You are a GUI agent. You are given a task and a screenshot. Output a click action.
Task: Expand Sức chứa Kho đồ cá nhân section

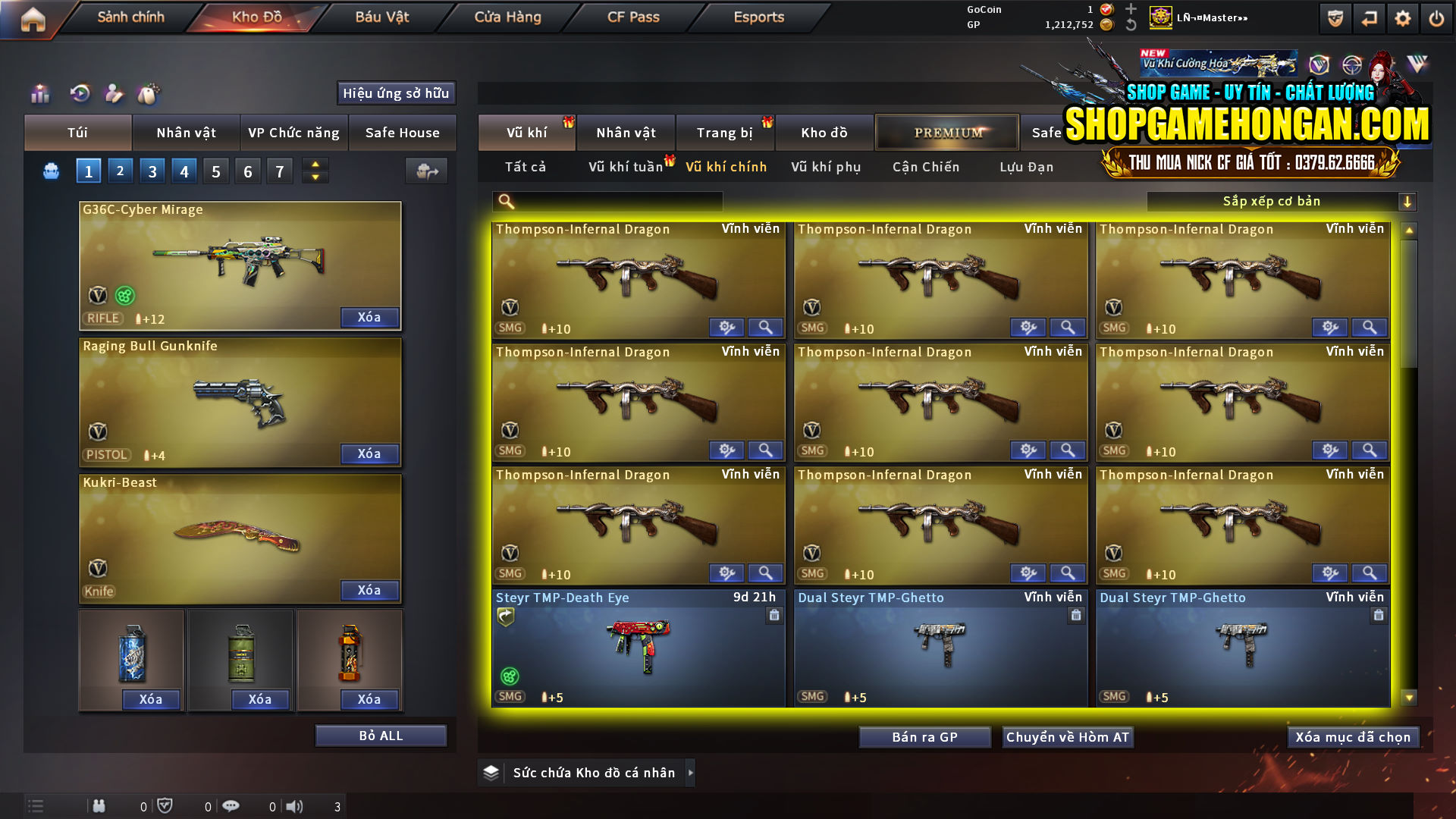coord(586,772)
